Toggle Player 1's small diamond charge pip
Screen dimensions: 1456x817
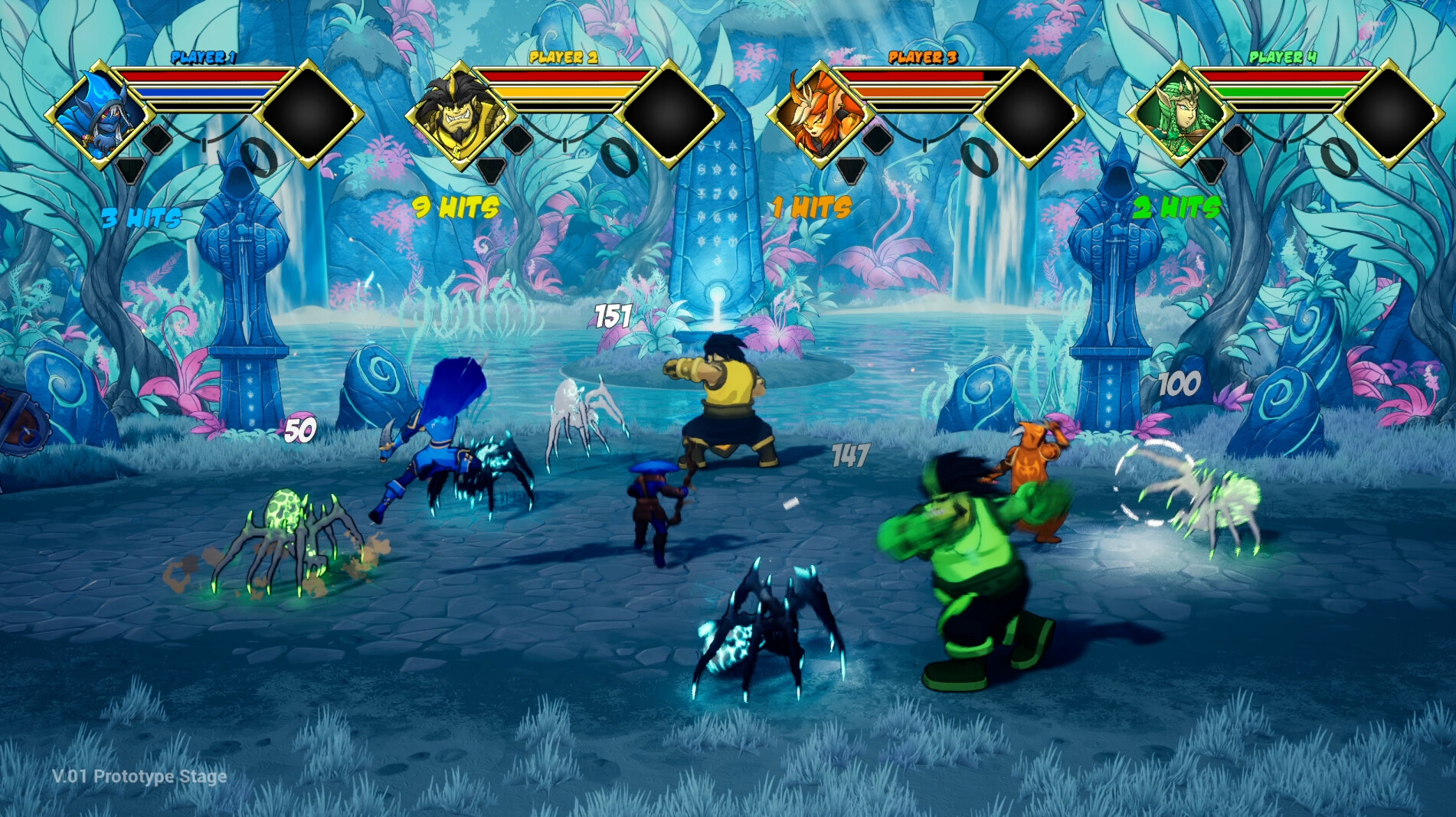click(157, 141)
